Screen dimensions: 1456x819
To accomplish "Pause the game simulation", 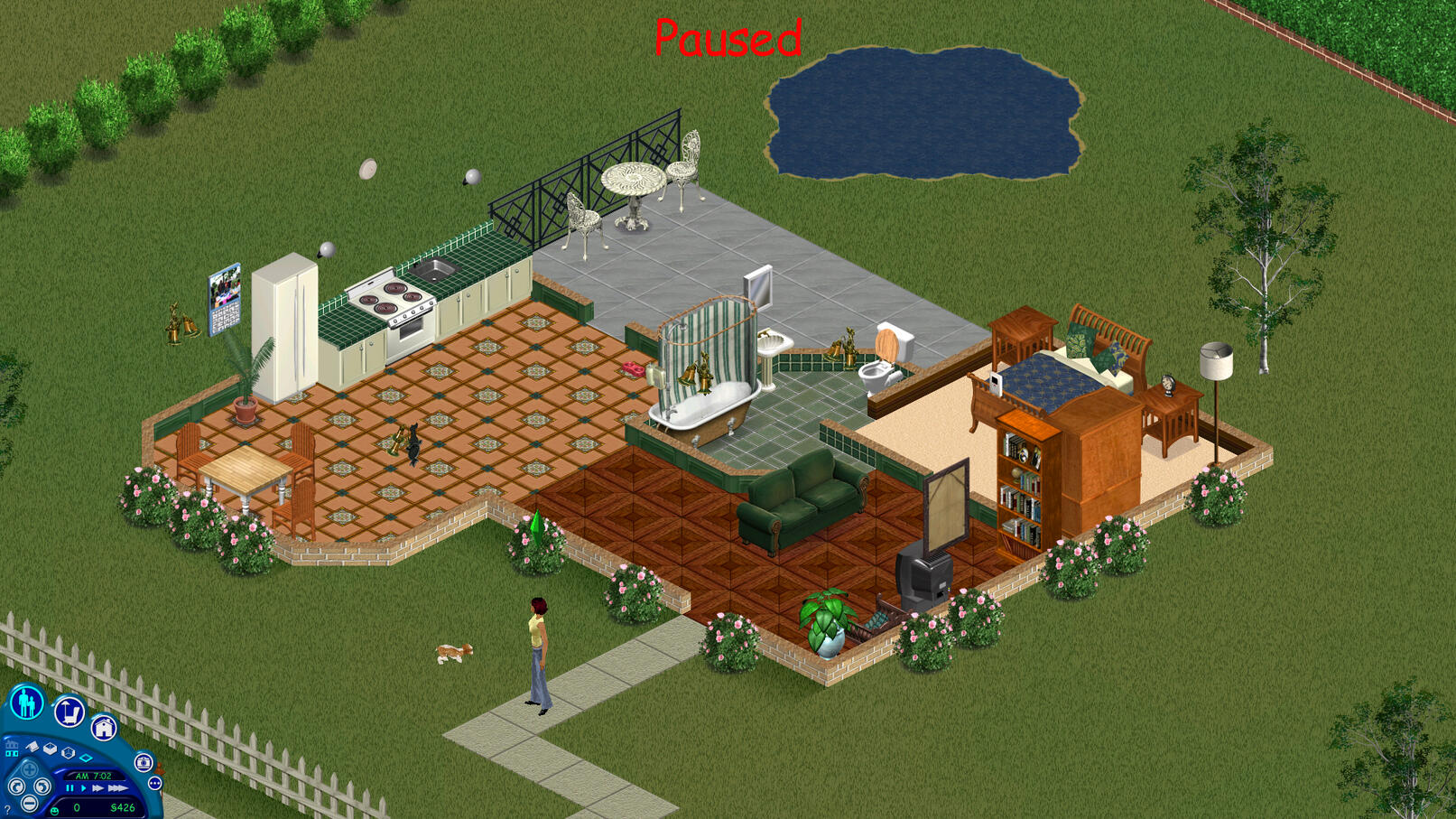I will tap(70, 787).
